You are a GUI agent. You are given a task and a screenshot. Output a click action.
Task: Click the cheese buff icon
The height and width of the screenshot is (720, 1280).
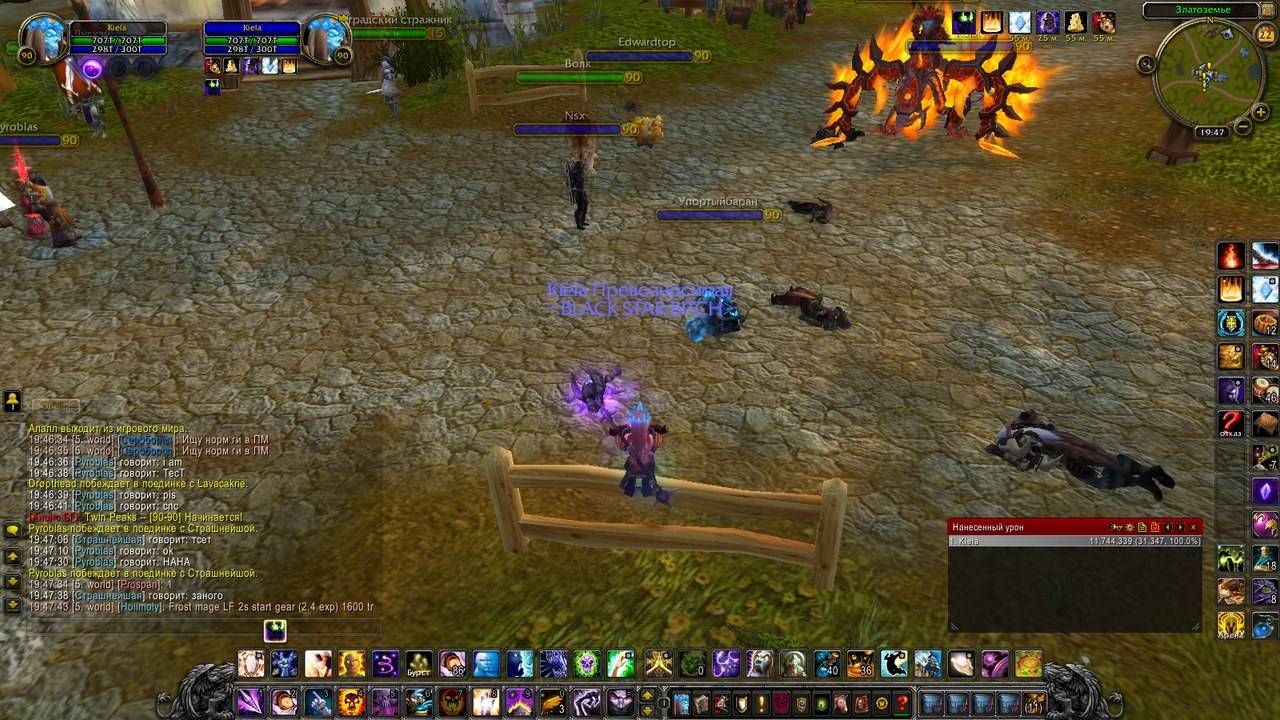click(1076, 22)
